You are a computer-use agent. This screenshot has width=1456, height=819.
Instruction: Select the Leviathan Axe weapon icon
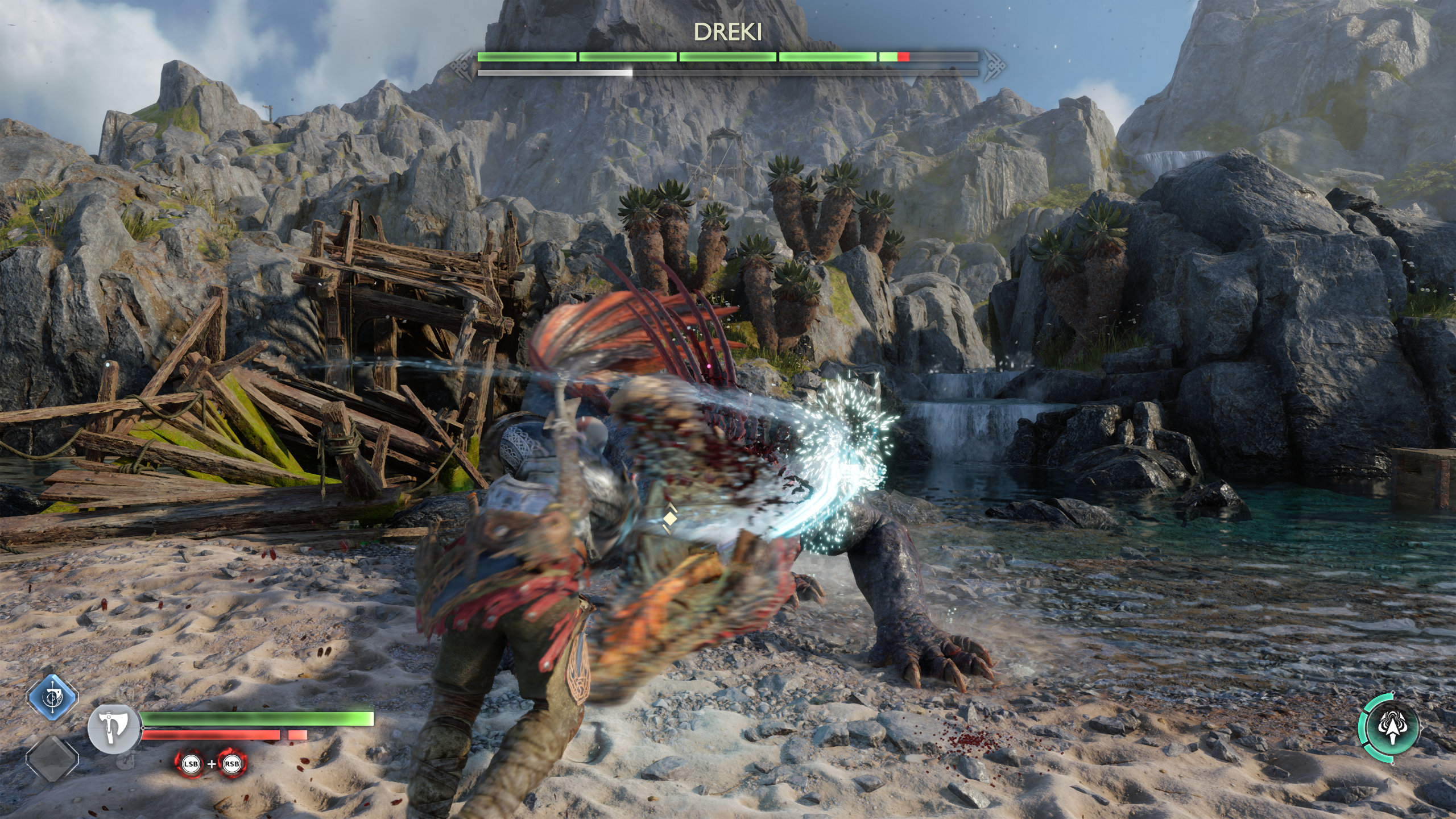click(x=114, y=729)
